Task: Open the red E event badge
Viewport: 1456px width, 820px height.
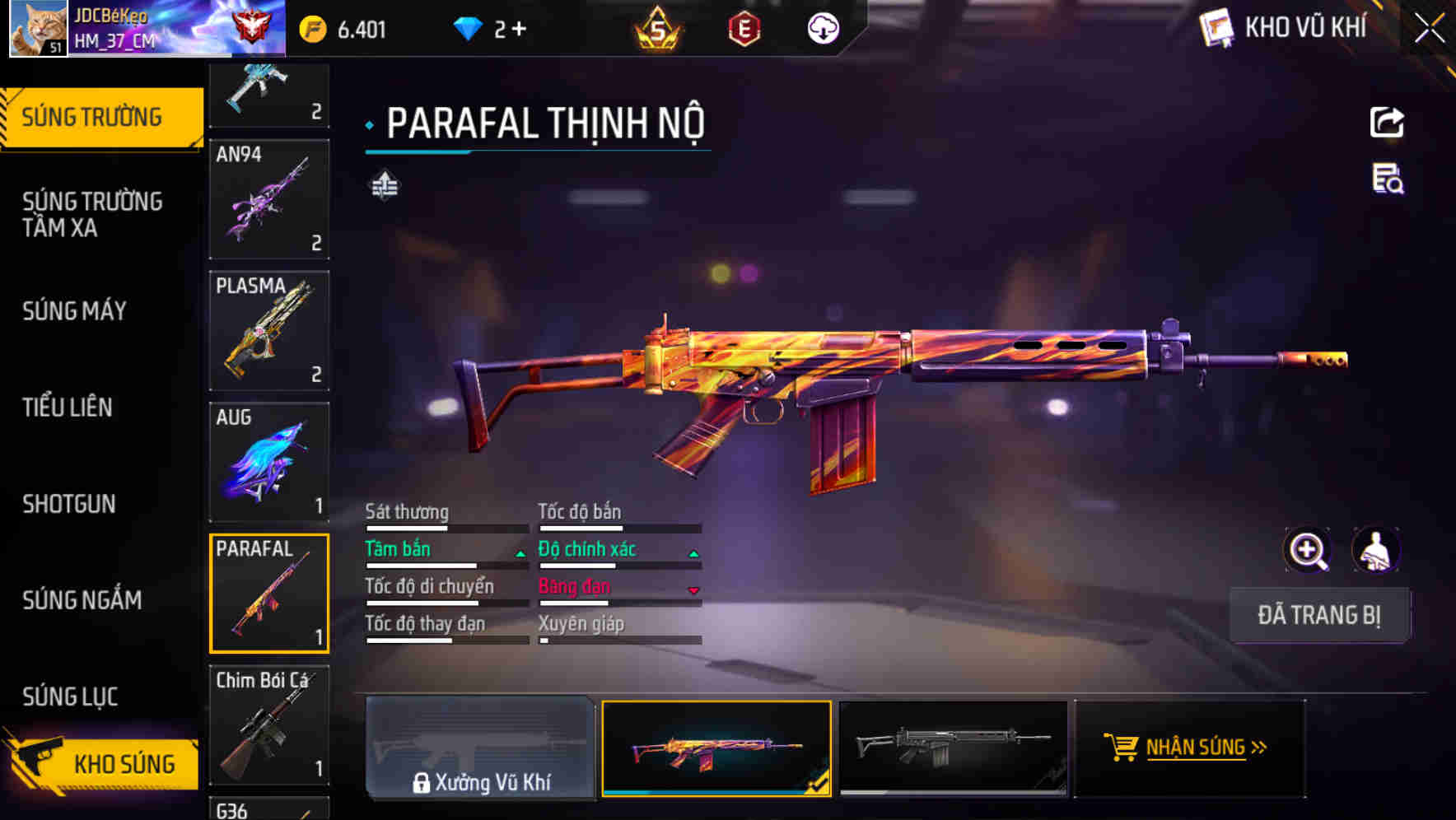Action: [742, 27]
